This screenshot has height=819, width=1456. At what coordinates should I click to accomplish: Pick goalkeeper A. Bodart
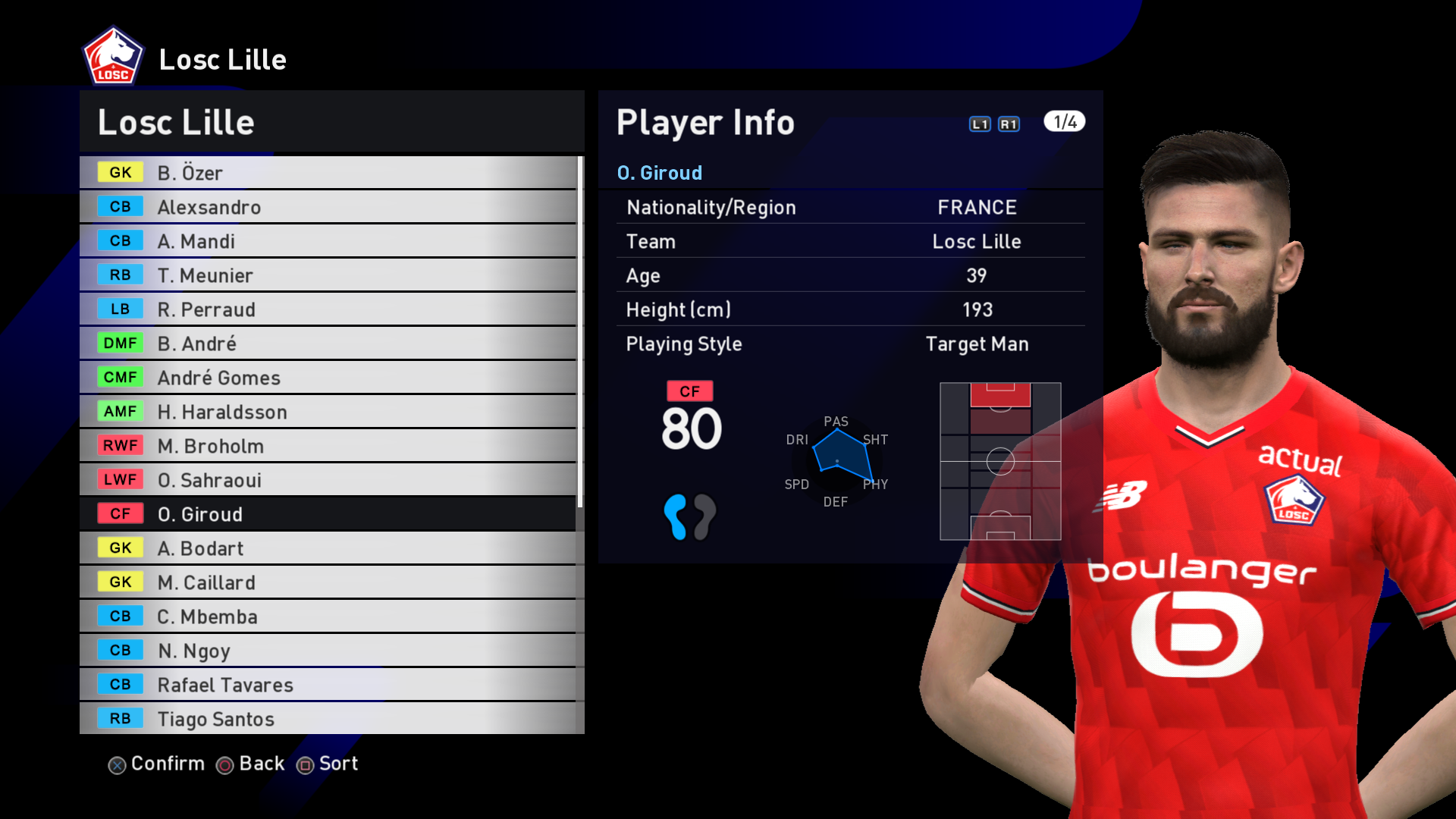(328, 548)
